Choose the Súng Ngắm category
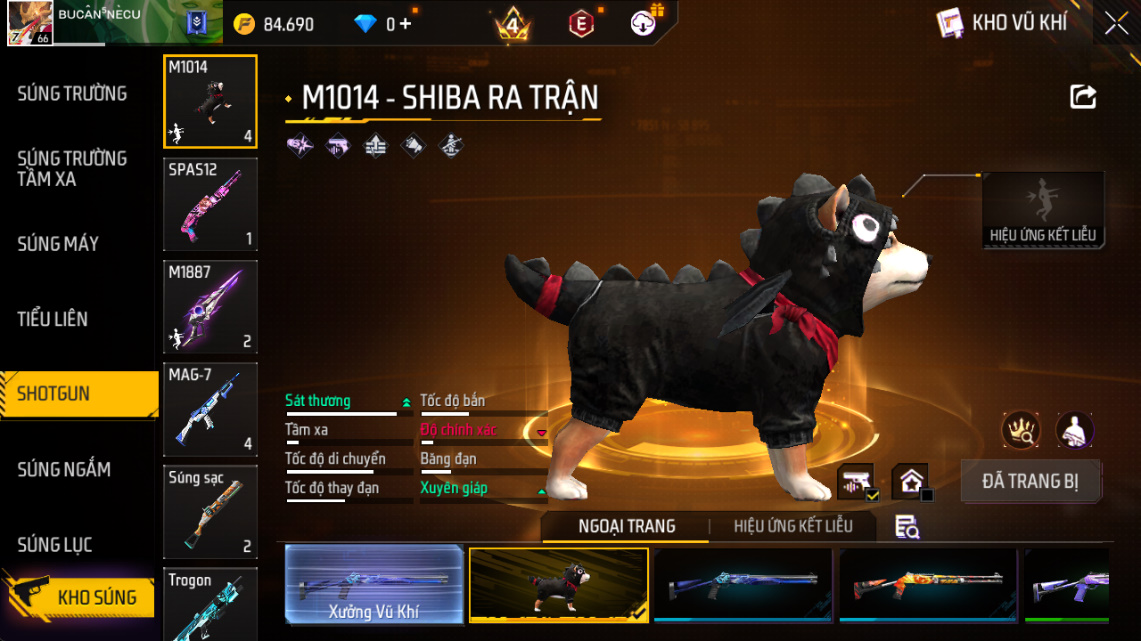This screenshot has width=1141, height=641. click(64, 469)
